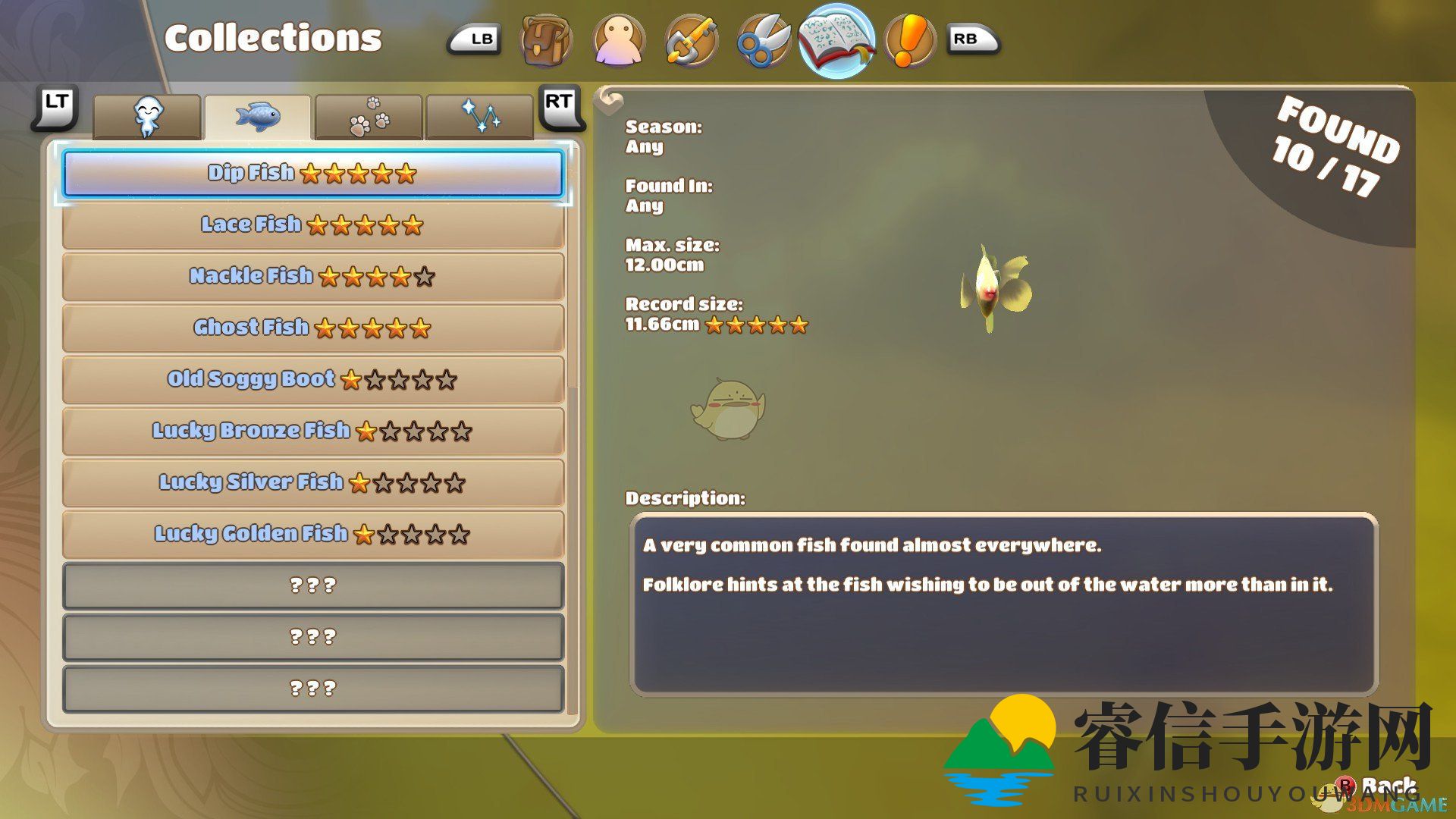The image size is (1456, 819).
Task: Open the Nackle Fish entry
Action: click(x=312, y=277)
